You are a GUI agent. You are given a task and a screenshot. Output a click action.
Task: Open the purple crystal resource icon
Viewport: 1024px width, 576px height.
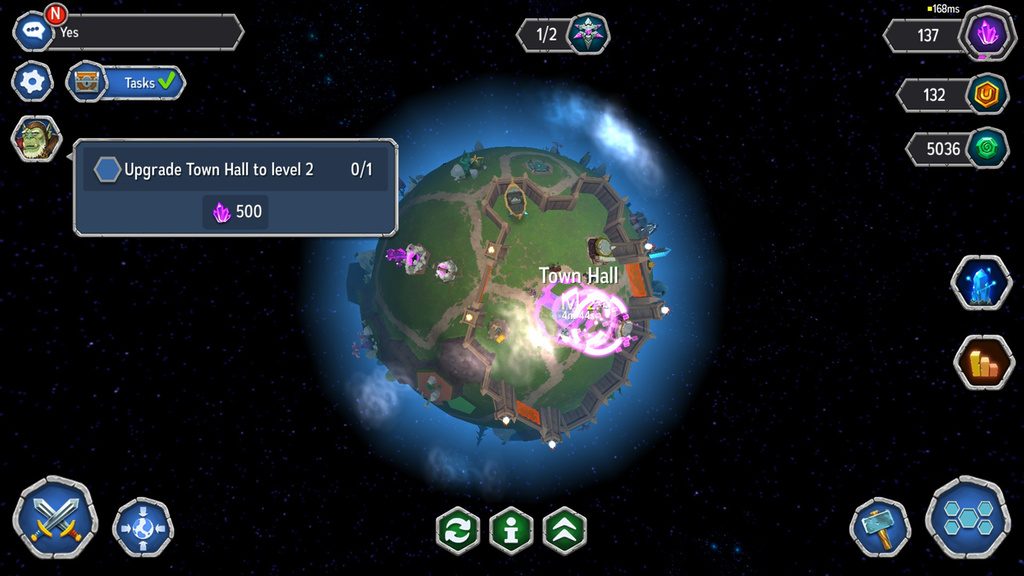click(987, 35)
